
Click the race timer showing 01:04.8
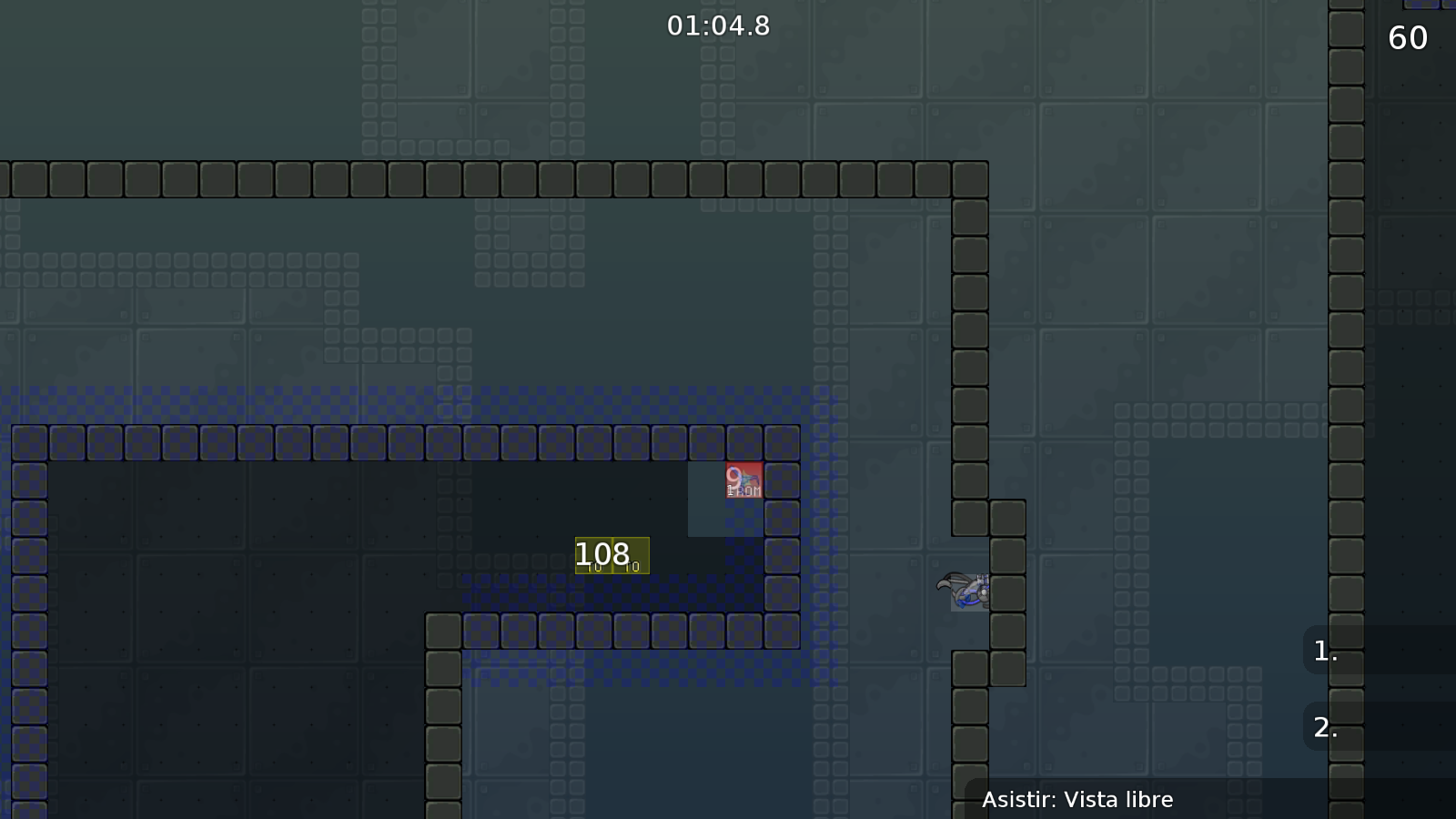[717, 26]
